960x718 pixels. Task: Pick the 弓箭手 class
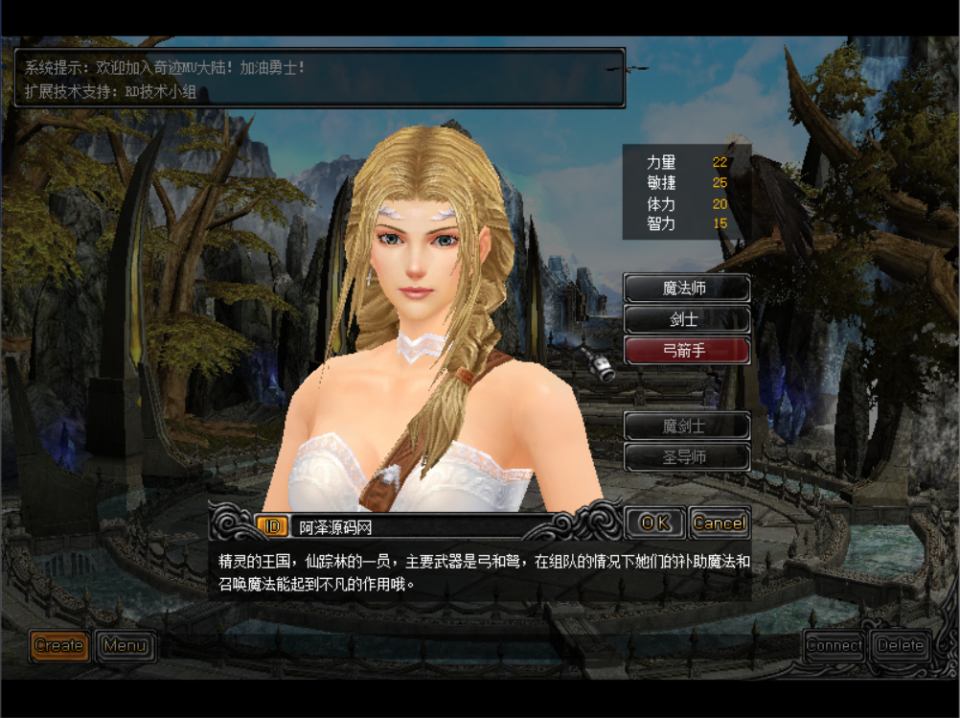686,351
